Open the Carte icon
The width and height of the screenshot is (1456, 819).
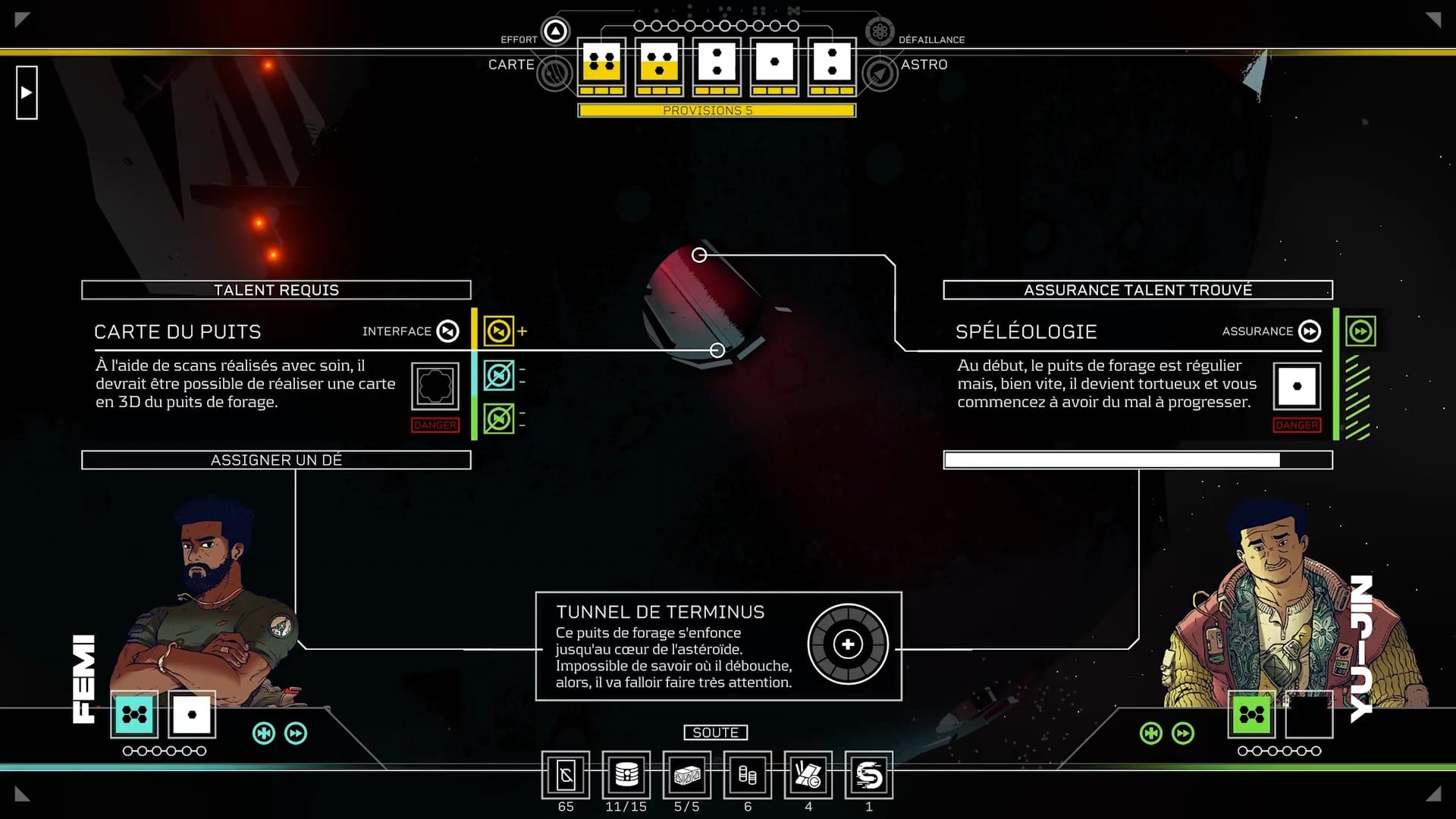pos(555,74)
